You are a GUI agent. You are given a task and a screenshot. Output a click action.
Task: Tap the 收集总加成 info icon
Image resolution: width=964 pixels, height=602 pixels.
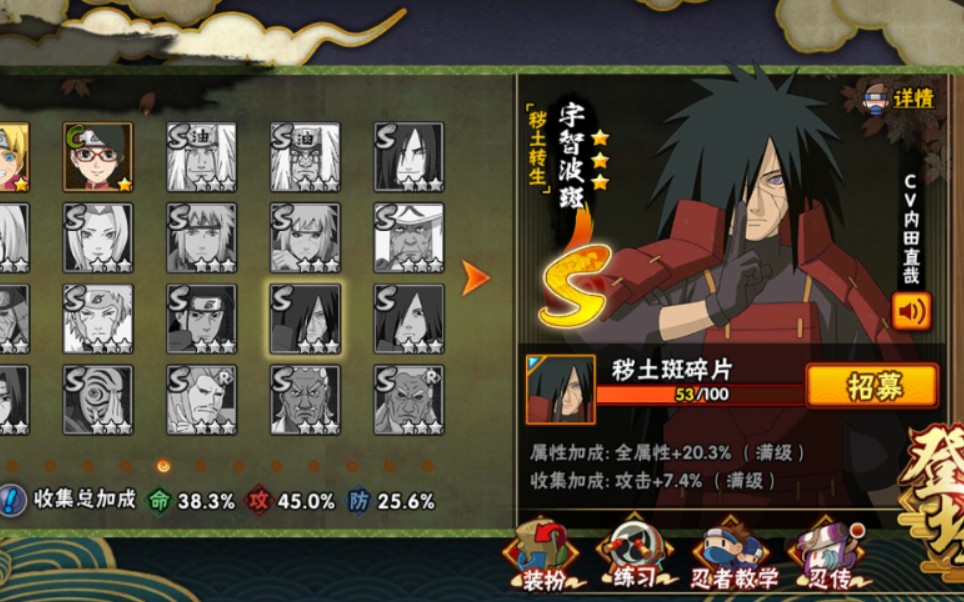pos(13,500)
